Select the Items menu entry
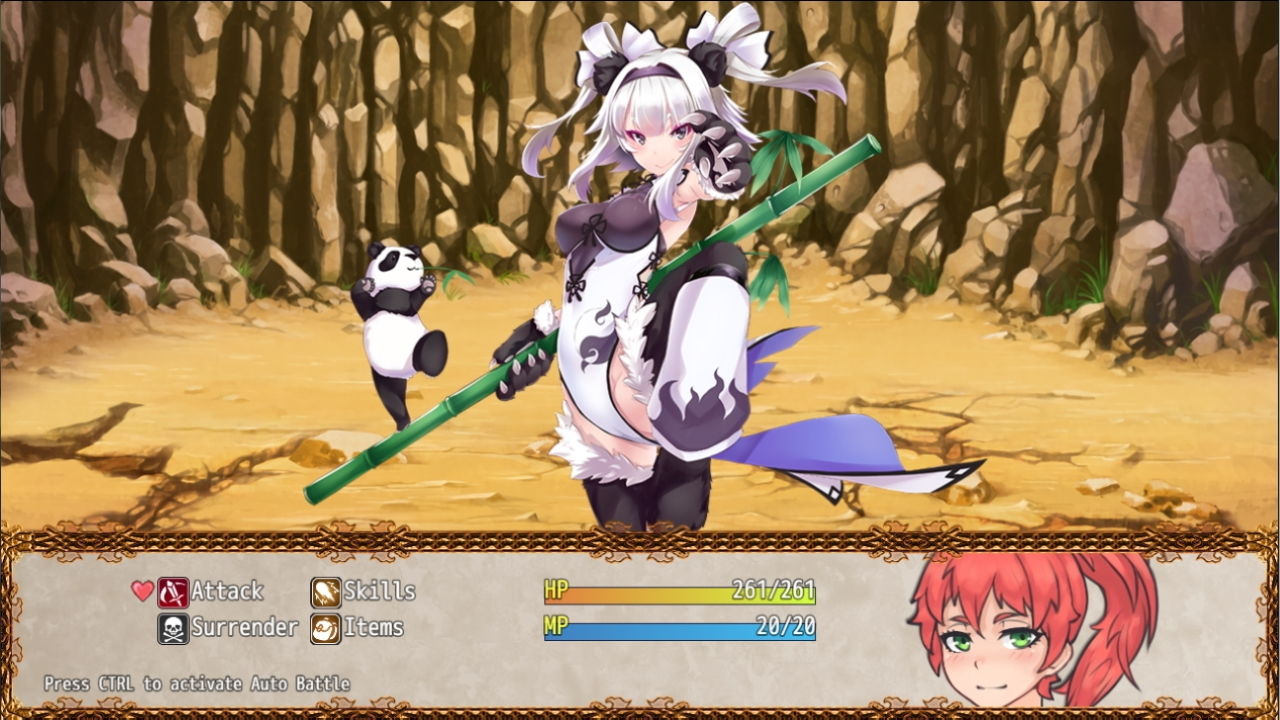Screen dimensions: 1280x720 tap(372, 628)
